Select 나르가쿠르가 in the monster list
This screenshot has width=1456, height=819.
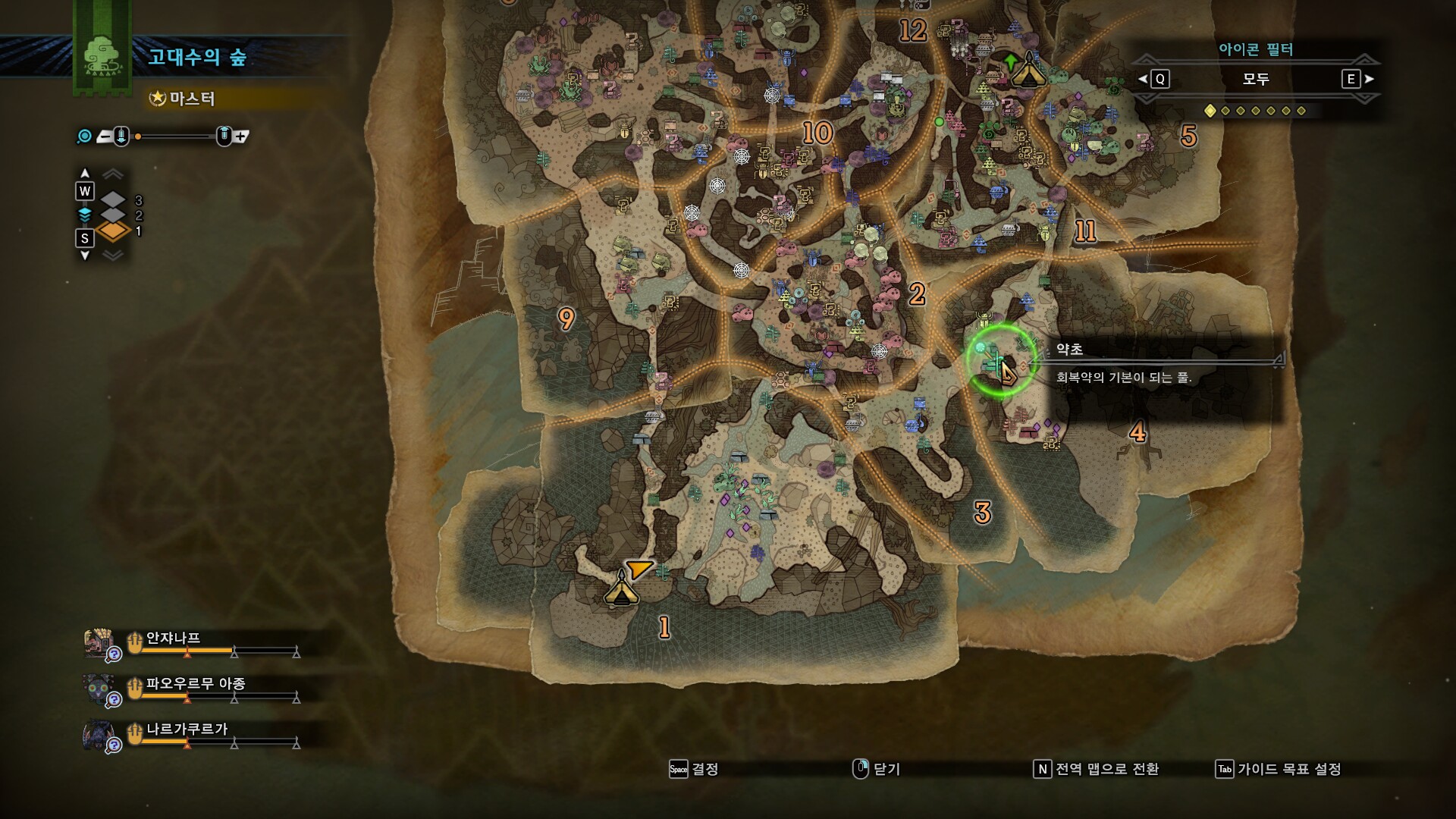[x=187, y=730]
